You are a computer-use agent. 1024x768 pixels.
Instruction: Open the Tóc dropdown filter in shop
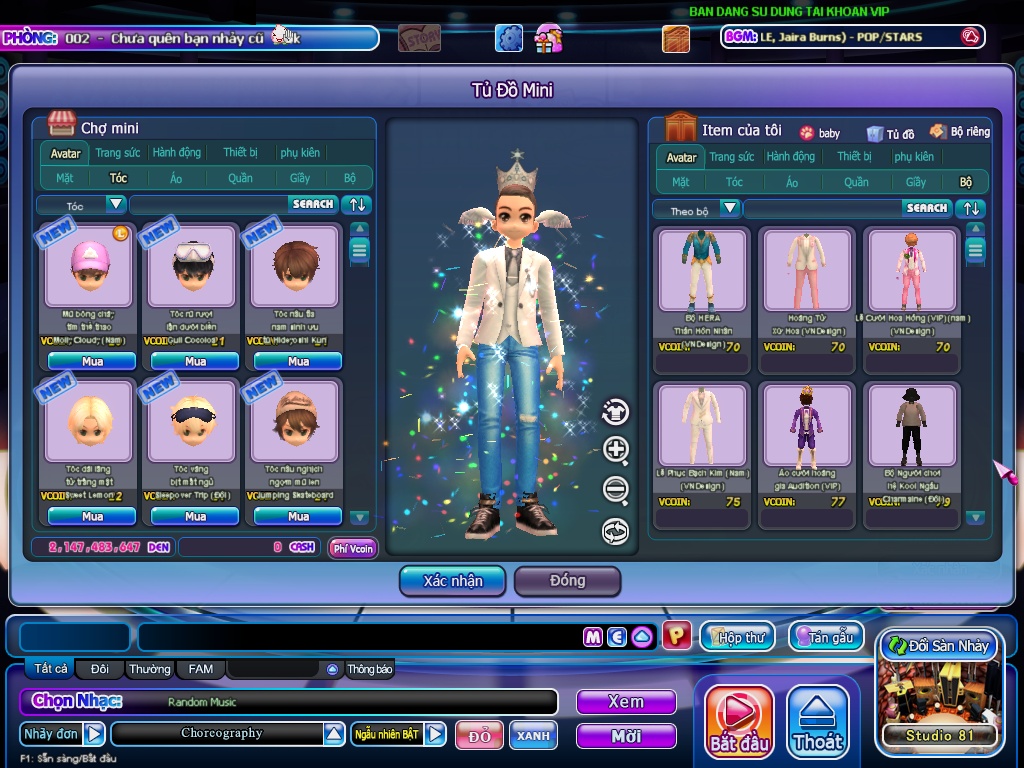coord(116,204)
